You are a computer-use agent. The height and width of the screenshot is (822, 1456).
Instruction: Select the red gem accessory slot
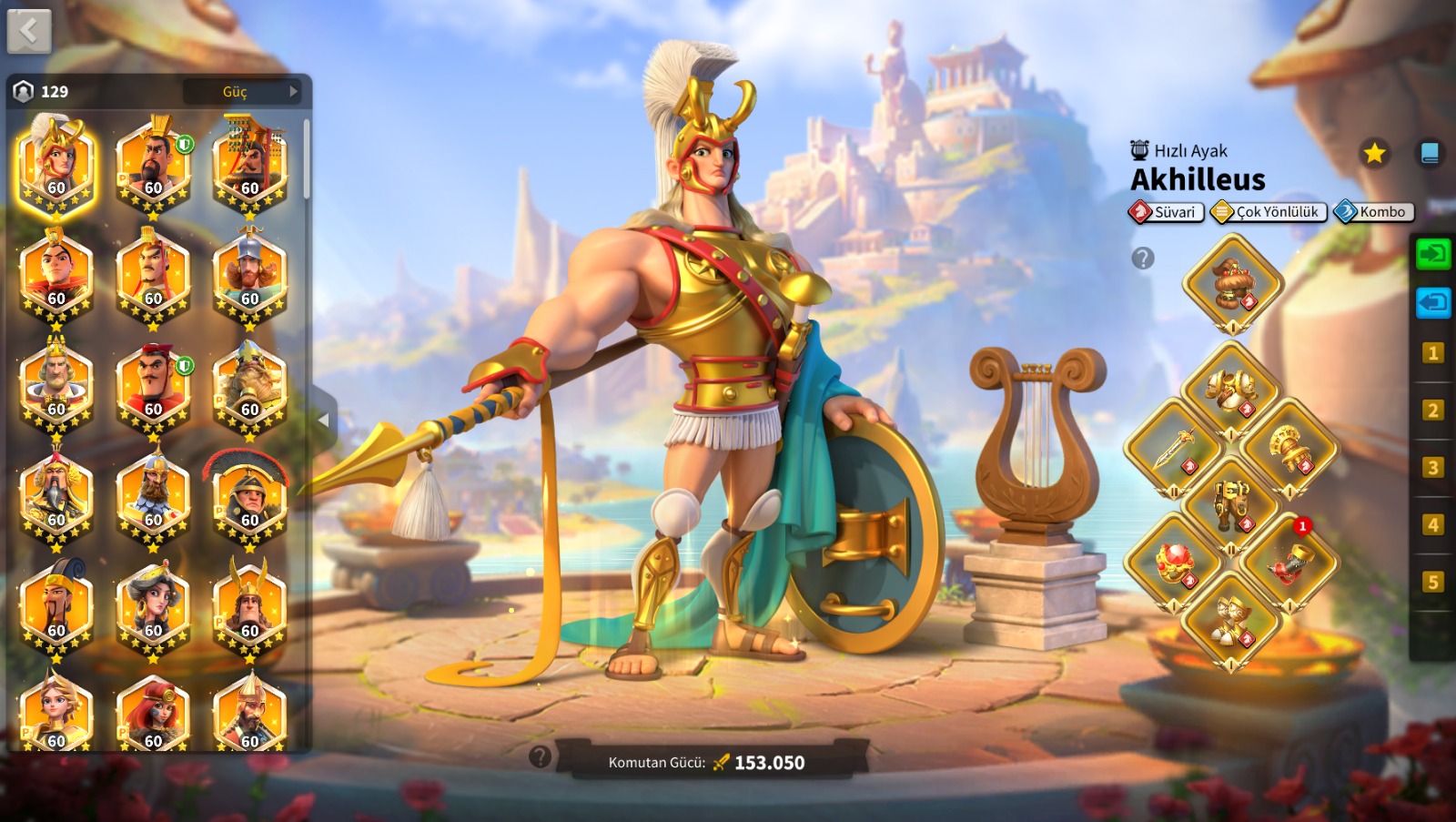tap(1174, 562)
